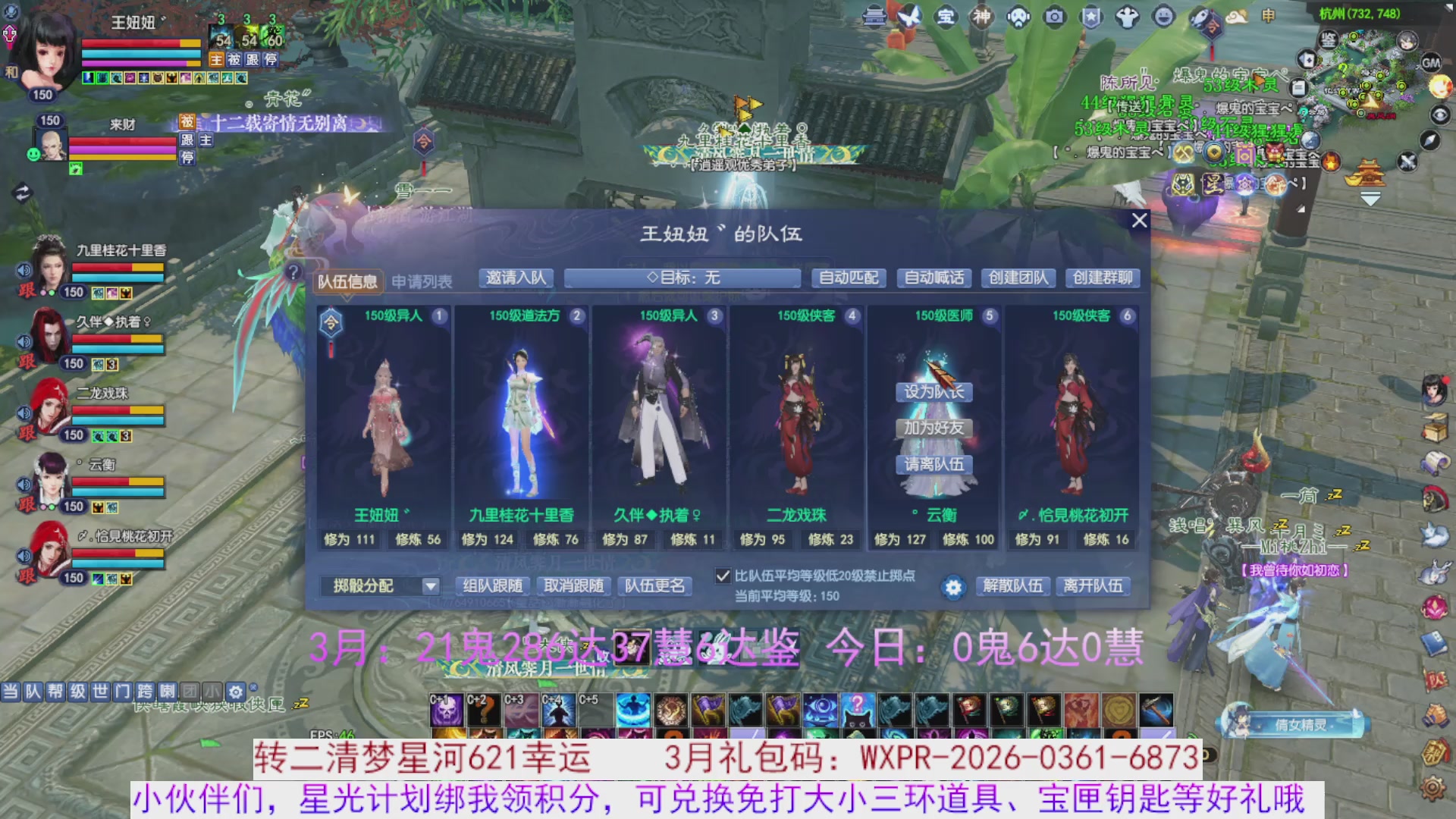Expand the minimap arrow on the right

[x=1370, y=199]
